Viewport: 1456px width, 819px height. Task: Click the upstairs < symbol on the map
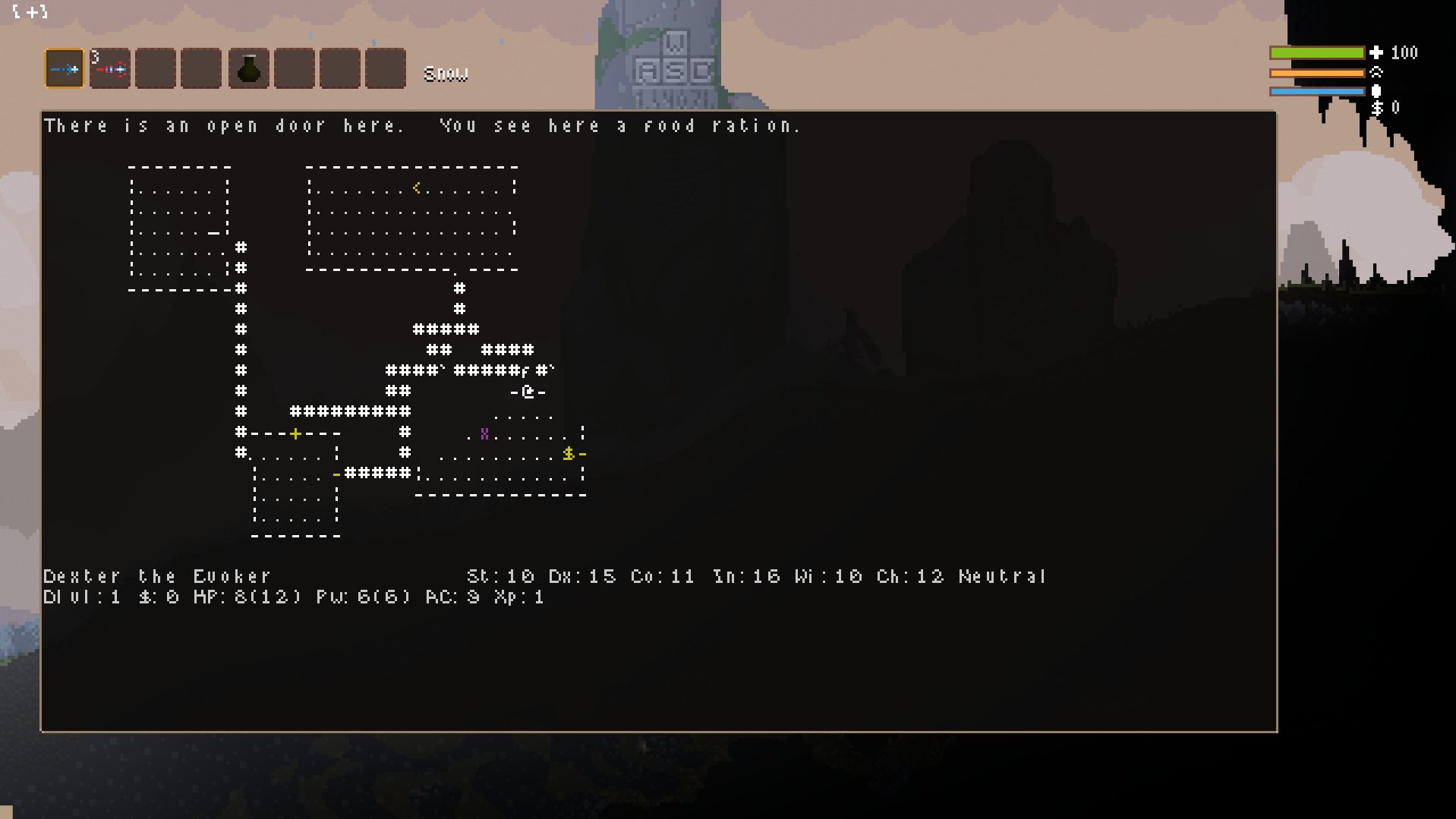click(x=418, y=187)
